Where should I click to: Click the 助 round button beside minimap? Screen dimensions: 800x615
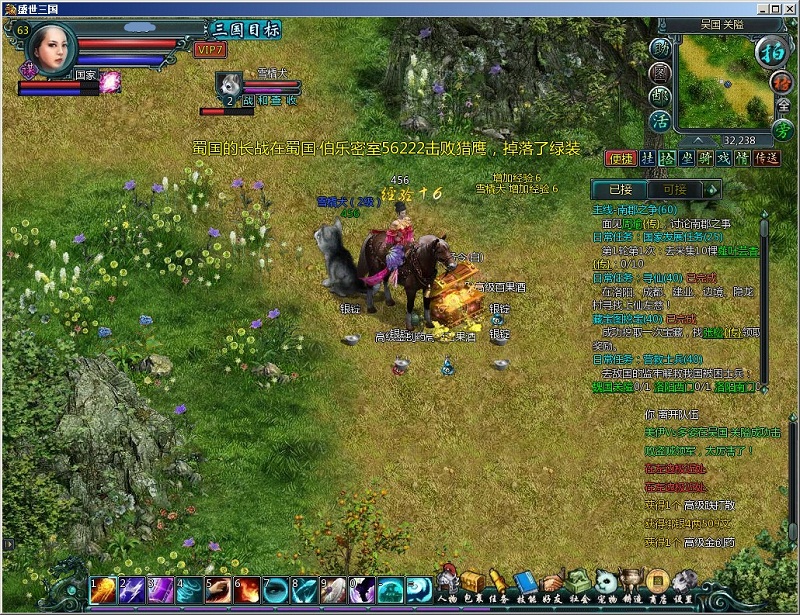(660, 49)
